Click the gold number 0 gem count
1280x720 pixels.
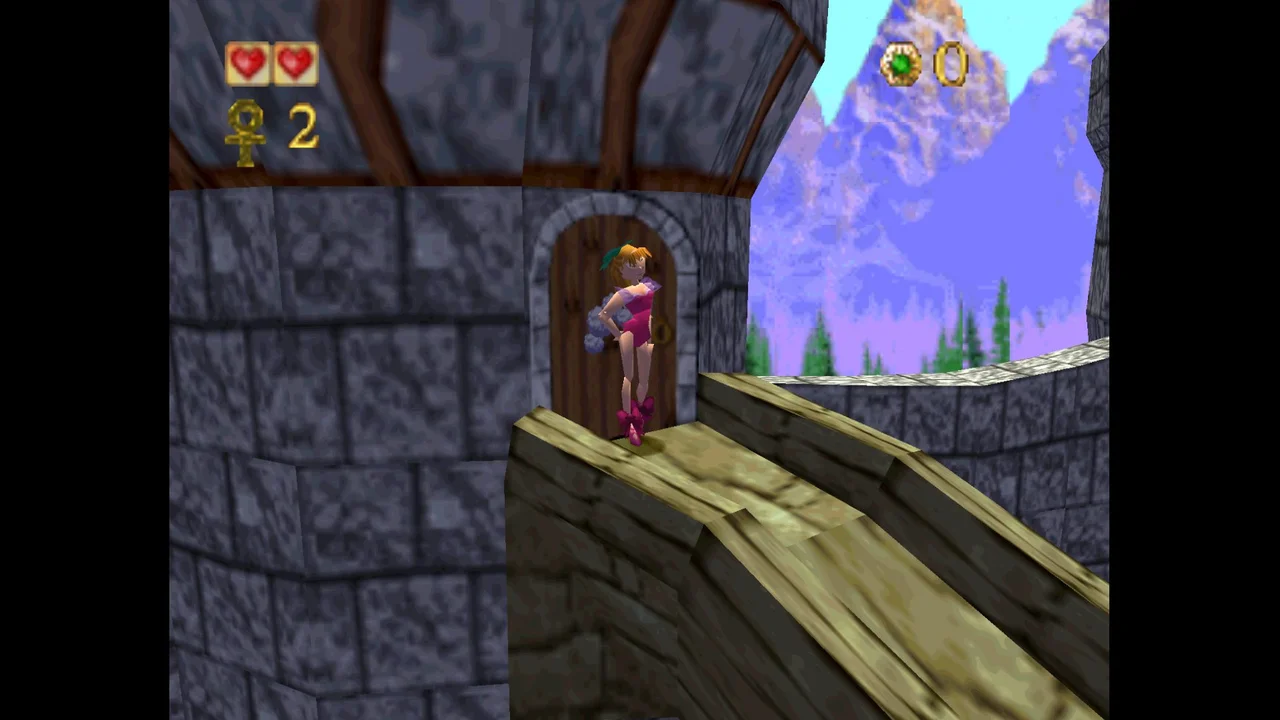coord(949,65)
